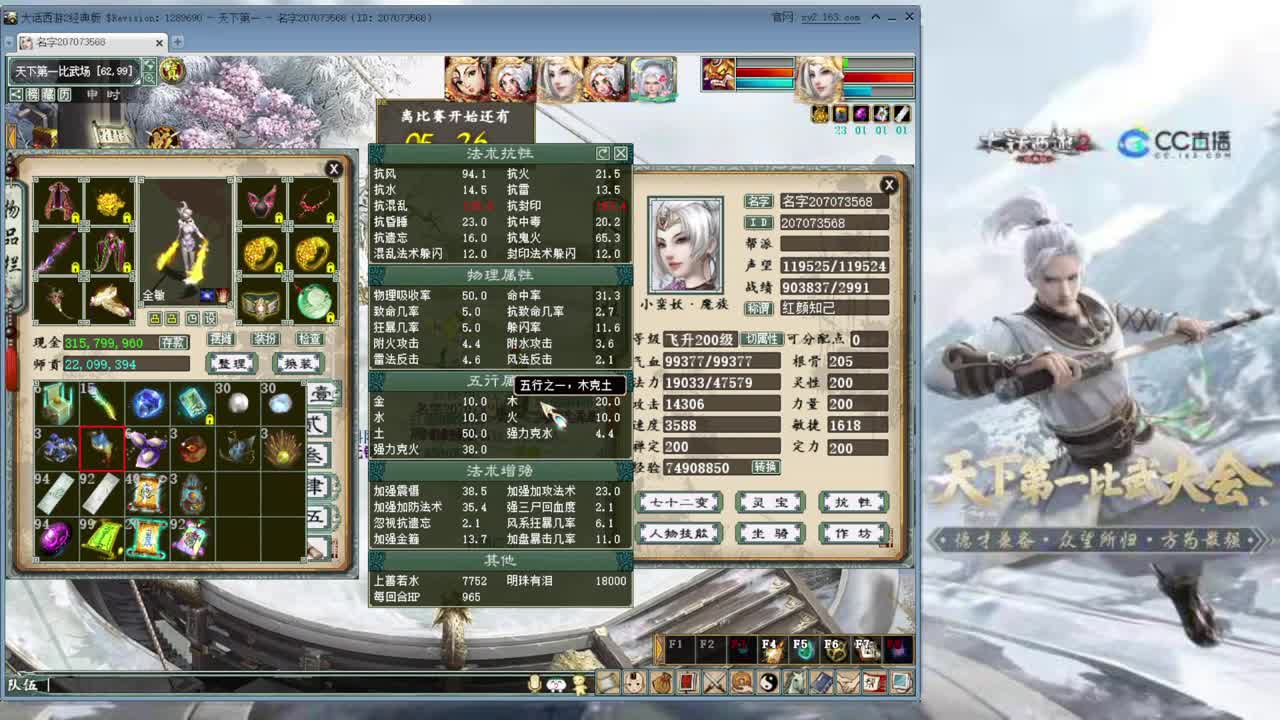Select the crossed swords PK icon
Screen dimensions: 1280x720
pyautogui.click(x=714, y=682)
